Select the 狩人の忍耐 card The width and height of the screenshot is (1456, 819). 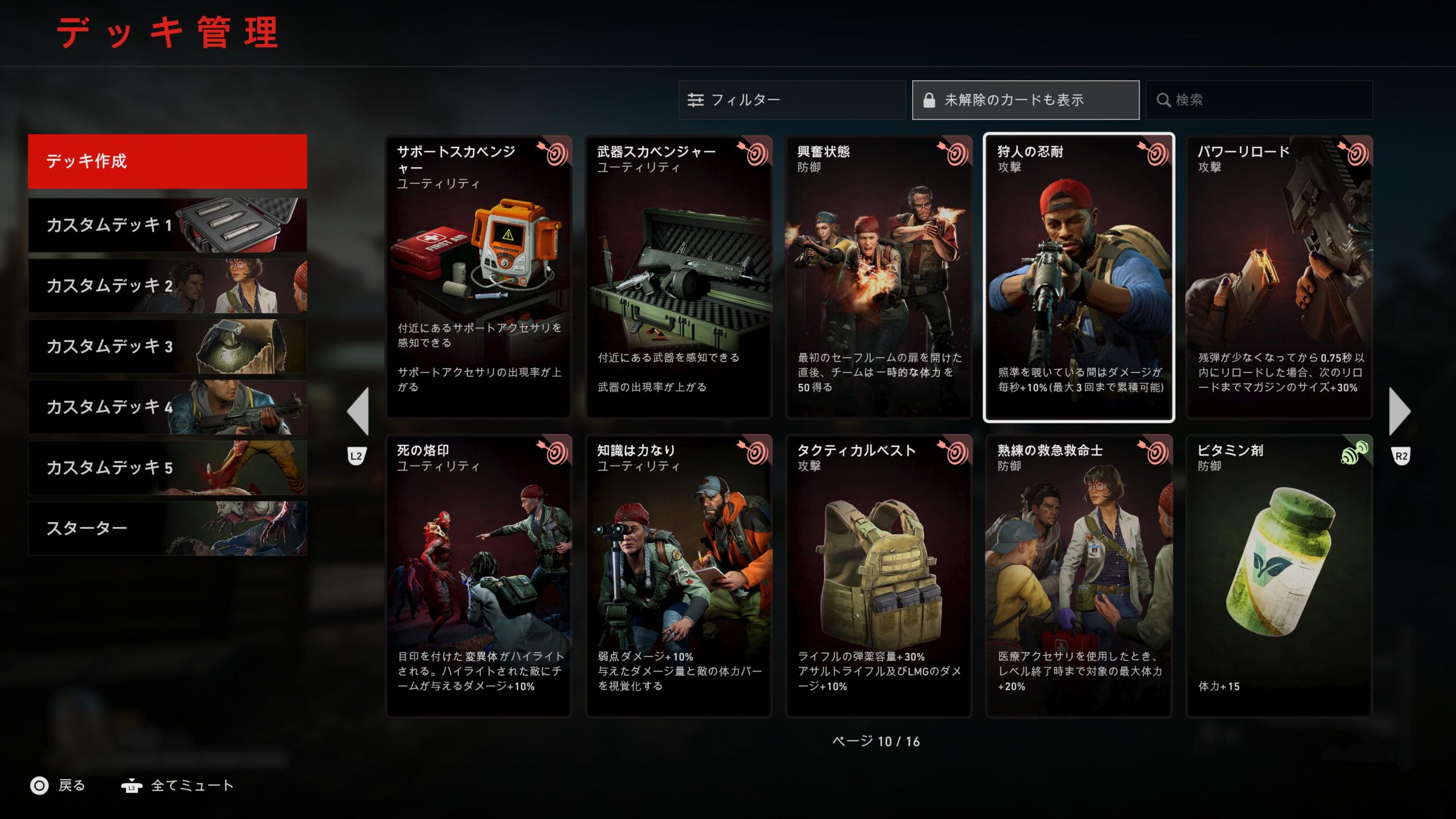[1078, 278]
